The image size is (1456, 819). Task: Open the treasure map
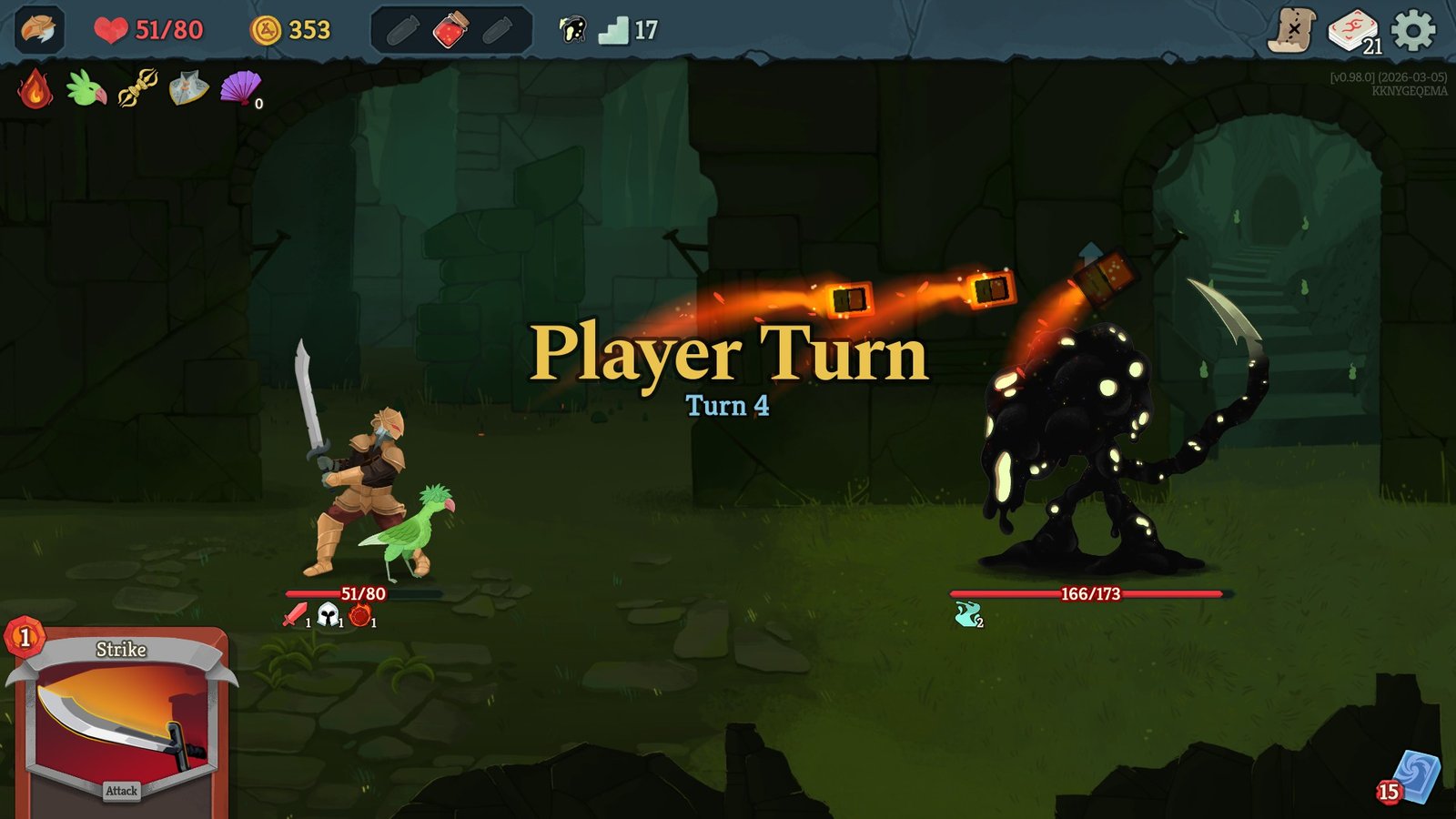[1292, 30]
